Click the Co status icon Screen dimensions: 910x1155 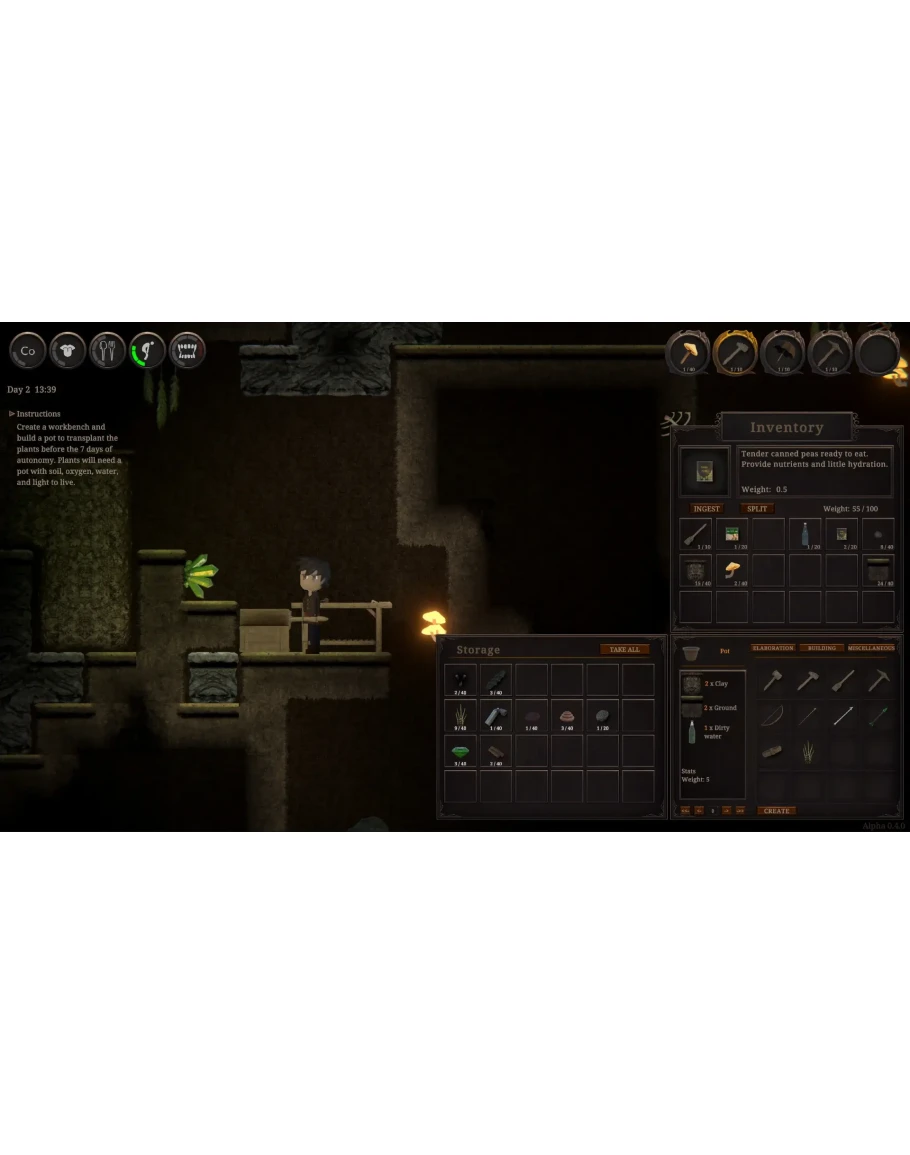(28, 351)
